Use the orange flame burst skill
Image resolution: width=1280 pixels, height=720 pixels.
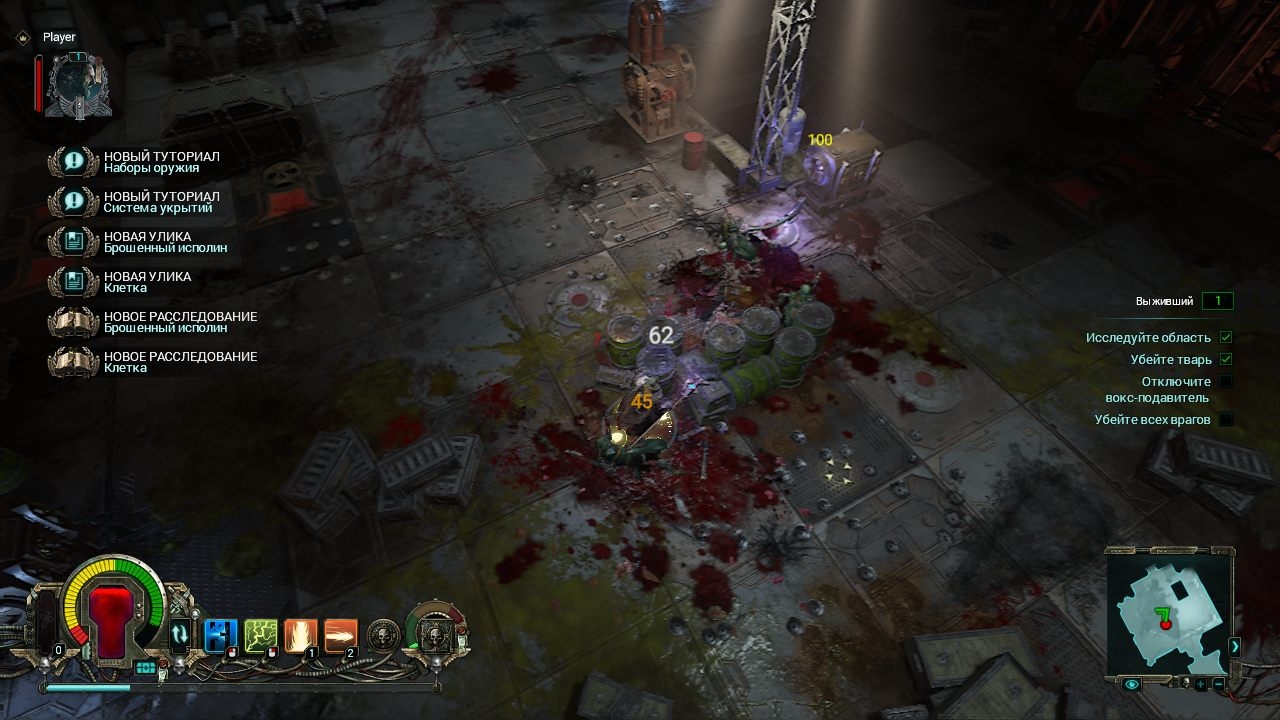click(x=300, y=635)
